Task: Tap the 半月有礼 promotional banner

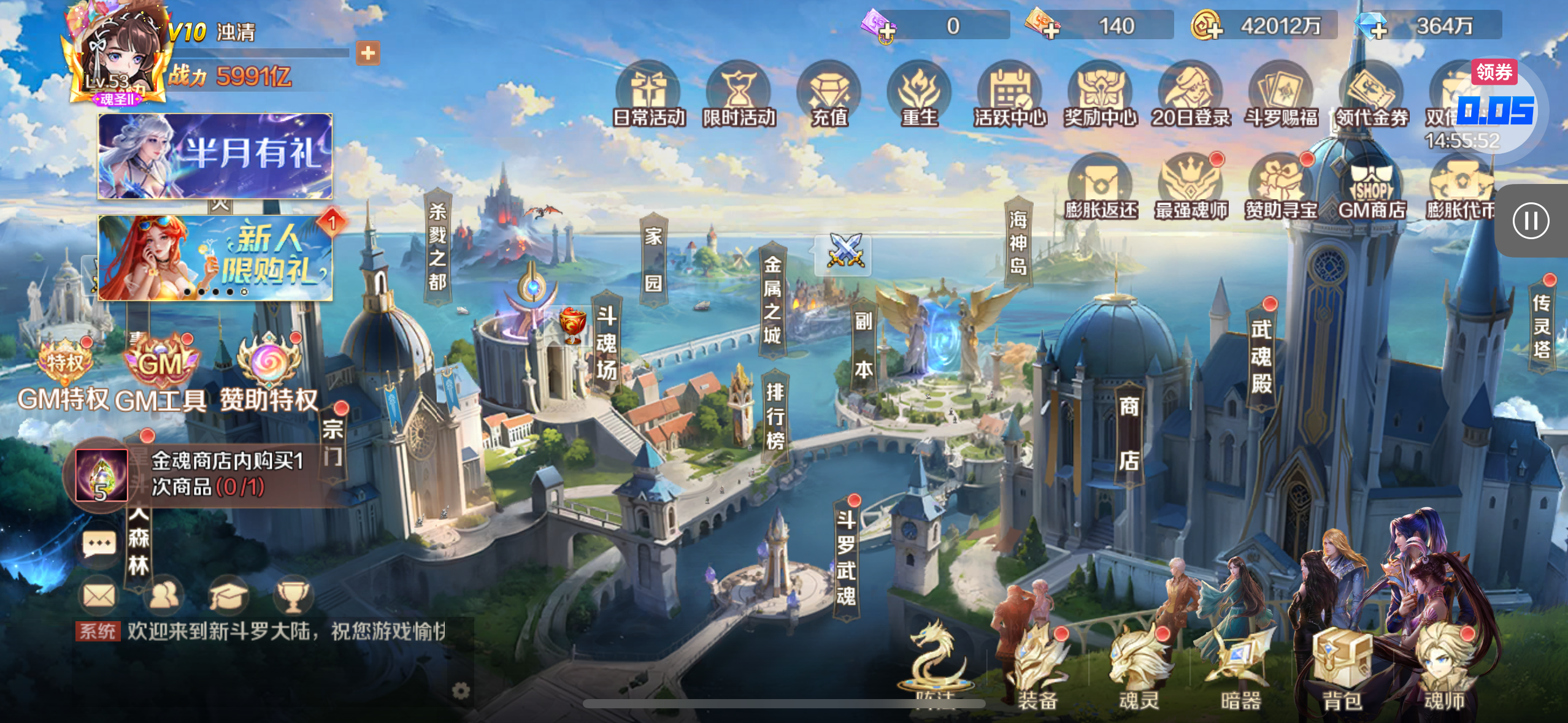Action: click(x=215, y=156)
